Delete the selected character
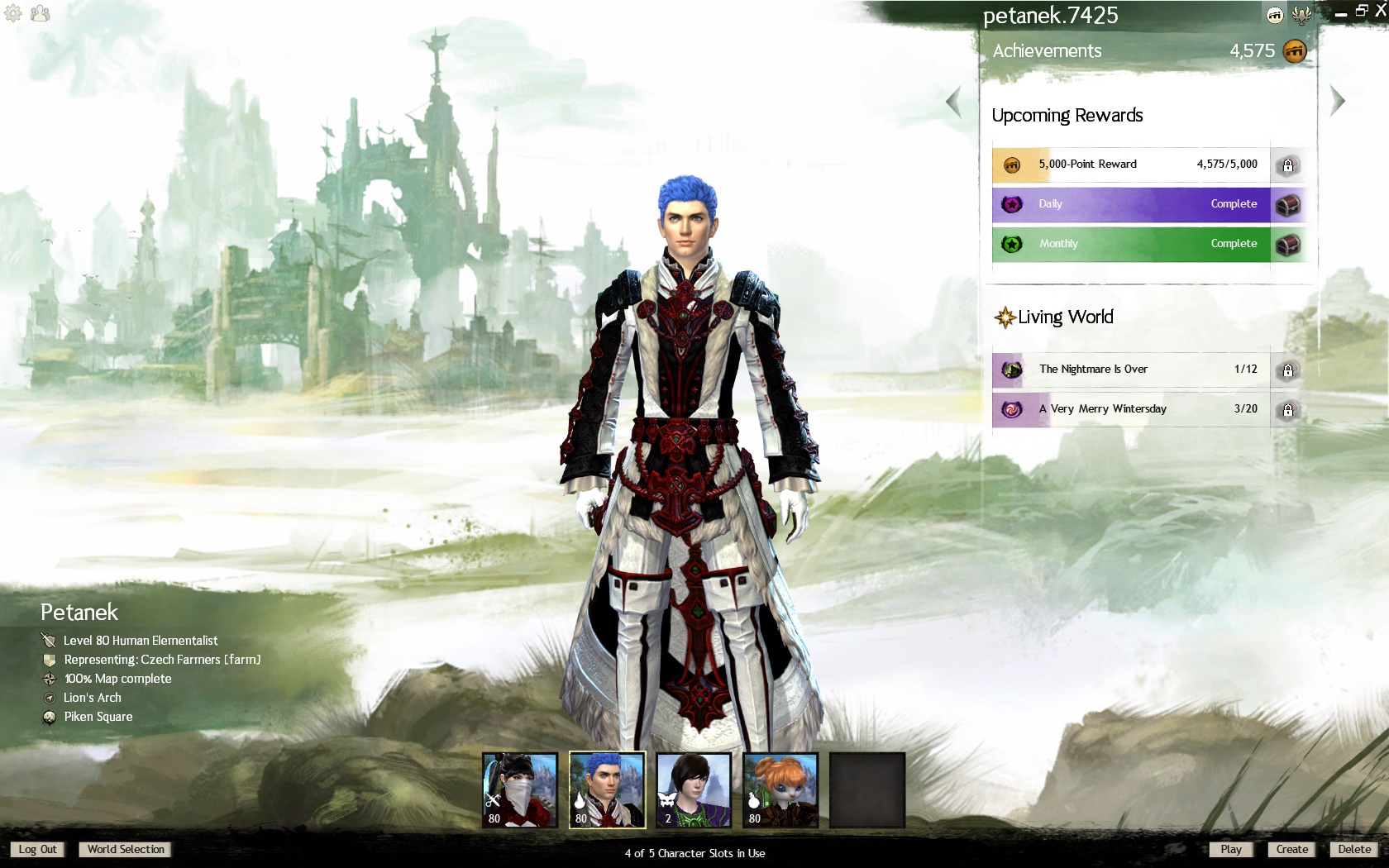 1354,849
